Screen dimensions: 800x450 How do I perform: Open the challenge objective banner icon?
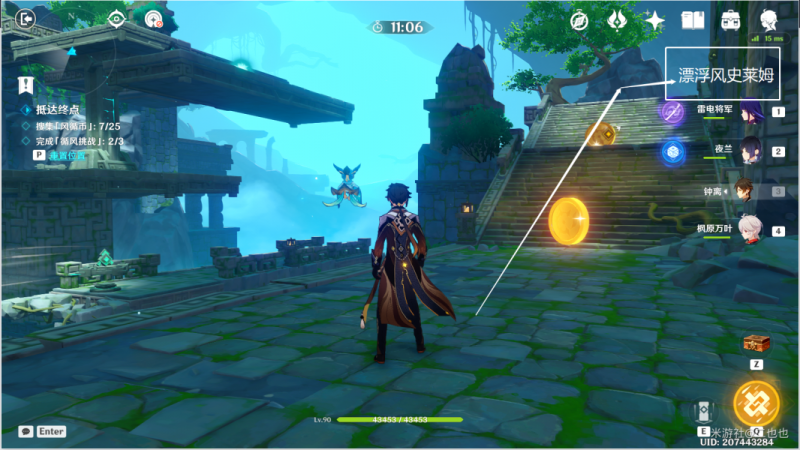[x=25, y=84]
